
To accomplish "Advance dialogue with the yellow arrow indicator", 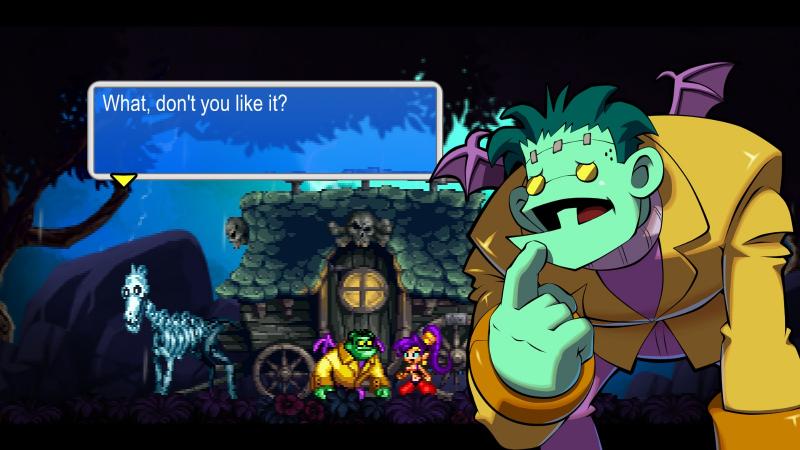I will click(x=123, y=180).
